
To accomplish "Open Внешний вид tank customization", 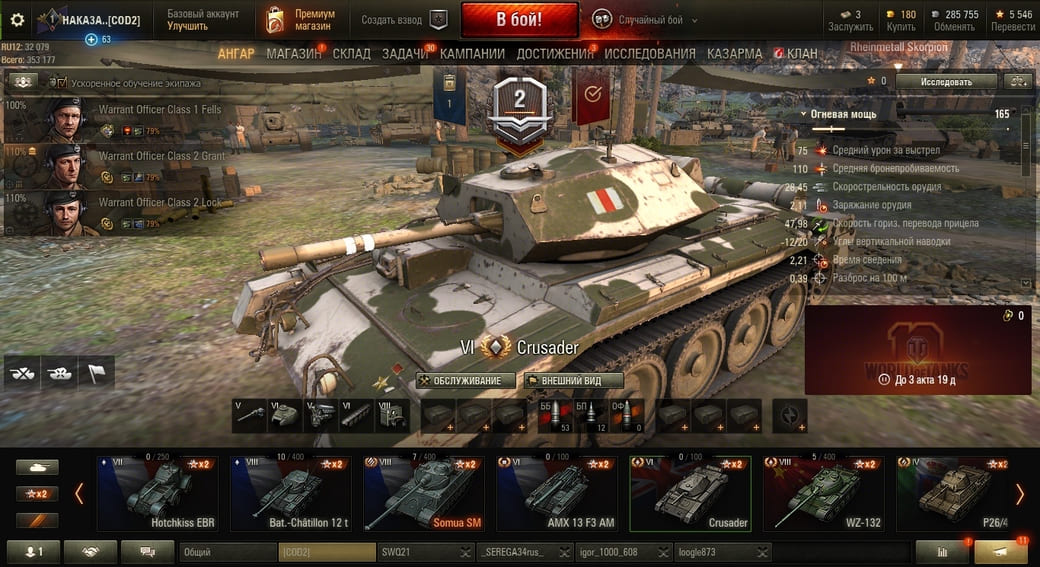I will pyautogui.click(x=574, y=380).
